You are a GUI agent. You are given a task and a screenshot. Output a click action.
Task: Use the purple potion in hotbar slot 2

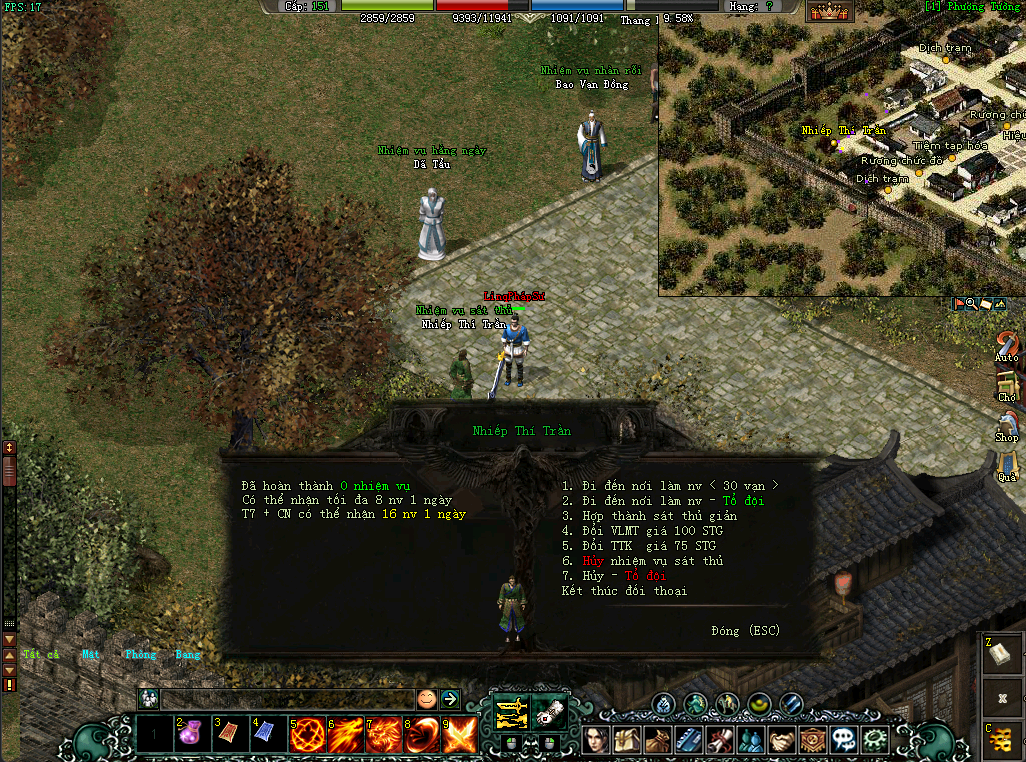pyautogui.click(x=191, y=736)
